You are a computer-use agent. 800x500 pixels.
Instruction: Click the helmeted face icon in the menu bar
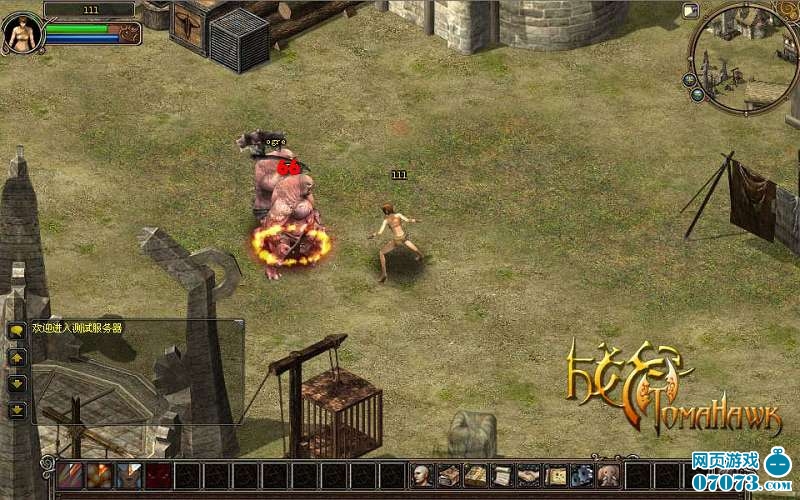[x=608, y=476]
